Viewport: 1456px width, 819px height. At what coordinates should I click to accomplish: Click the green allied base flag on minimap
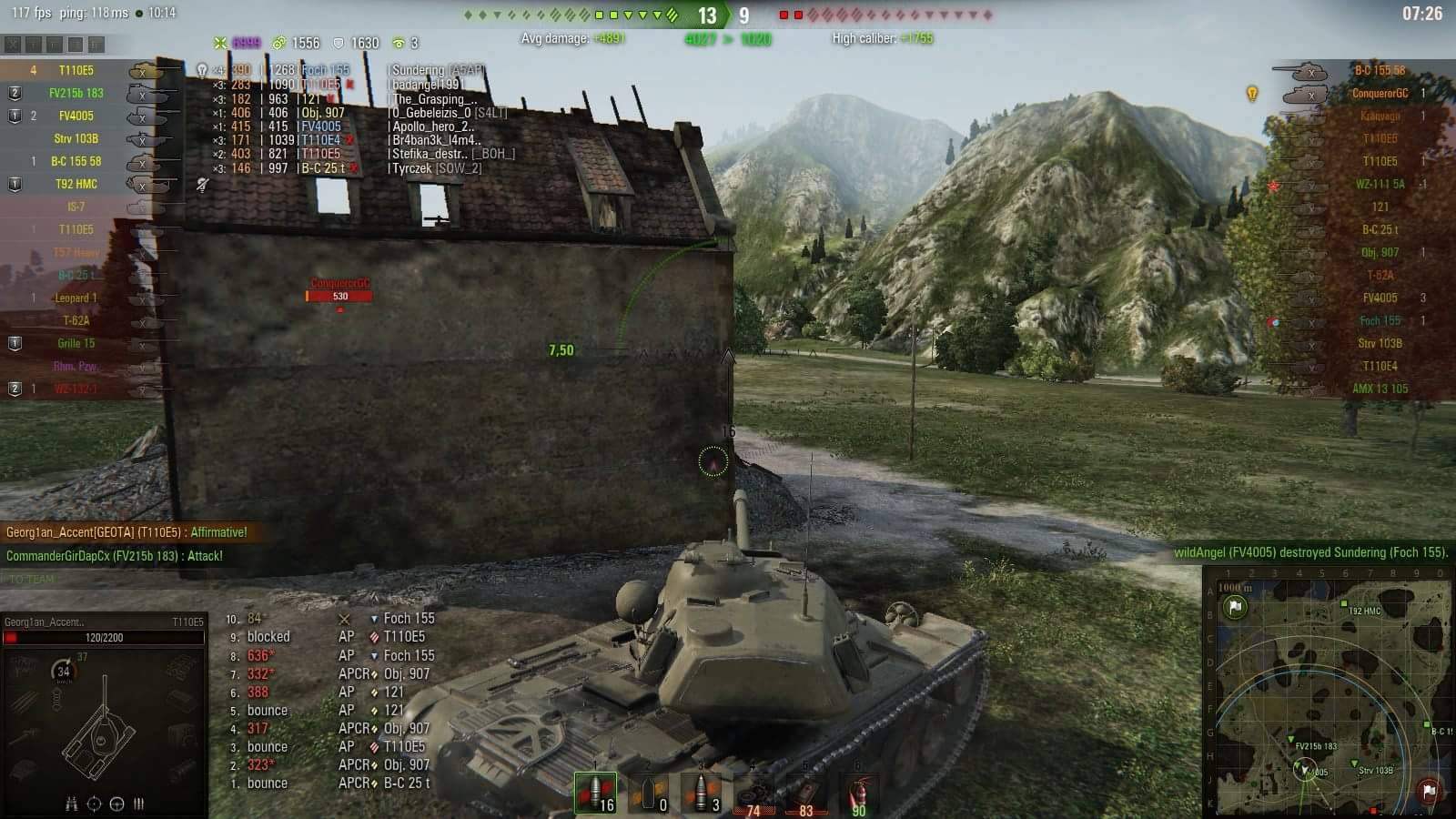click(x=1235, y=607)
